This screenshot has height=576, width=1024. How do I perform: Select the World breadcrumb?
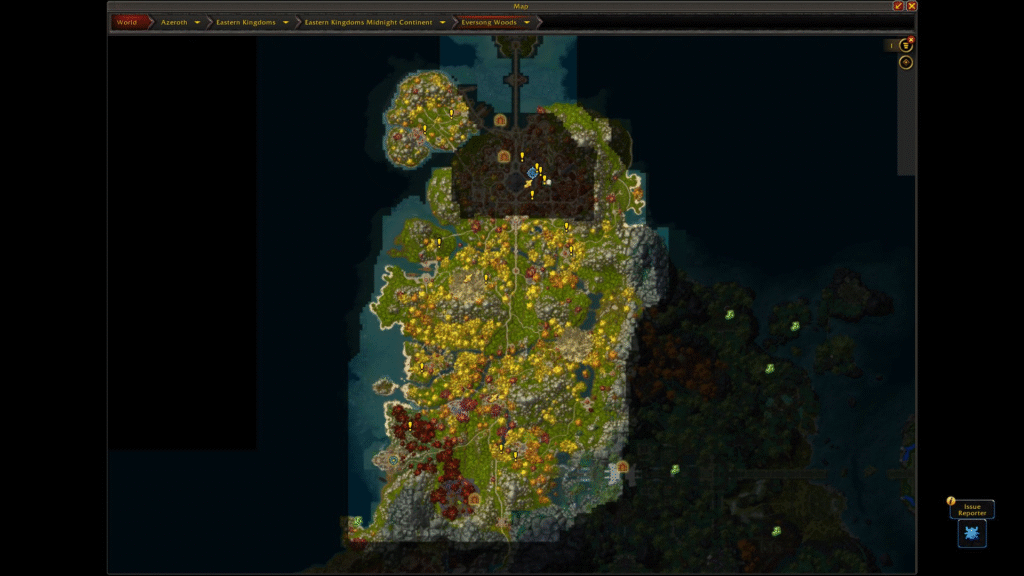[127, 22]
